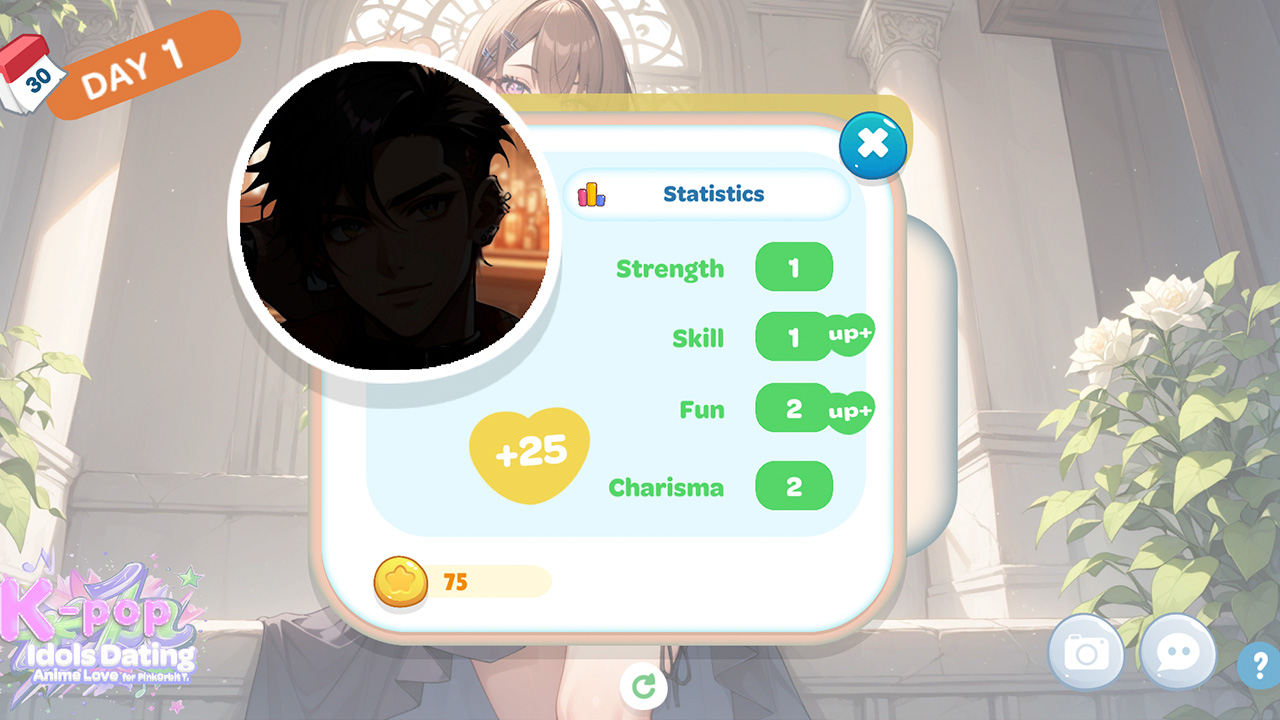Click the Charisma stat label
This screenshot has height=720, width=1280.
pos(666,487)
